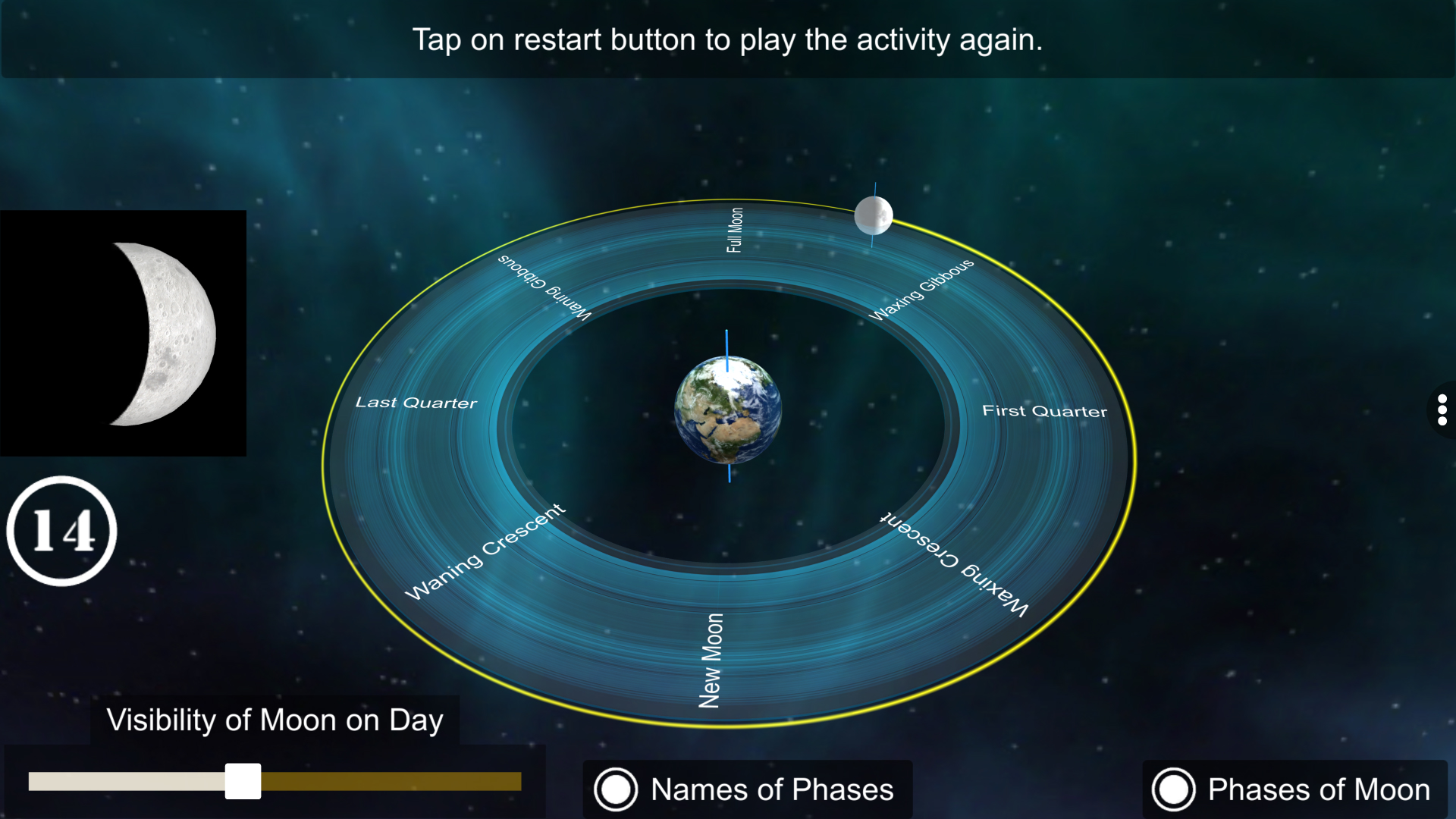This screenshot has width=1456, height=819.
Task: Click the restart instruction banner
Action: pos(728,40)
